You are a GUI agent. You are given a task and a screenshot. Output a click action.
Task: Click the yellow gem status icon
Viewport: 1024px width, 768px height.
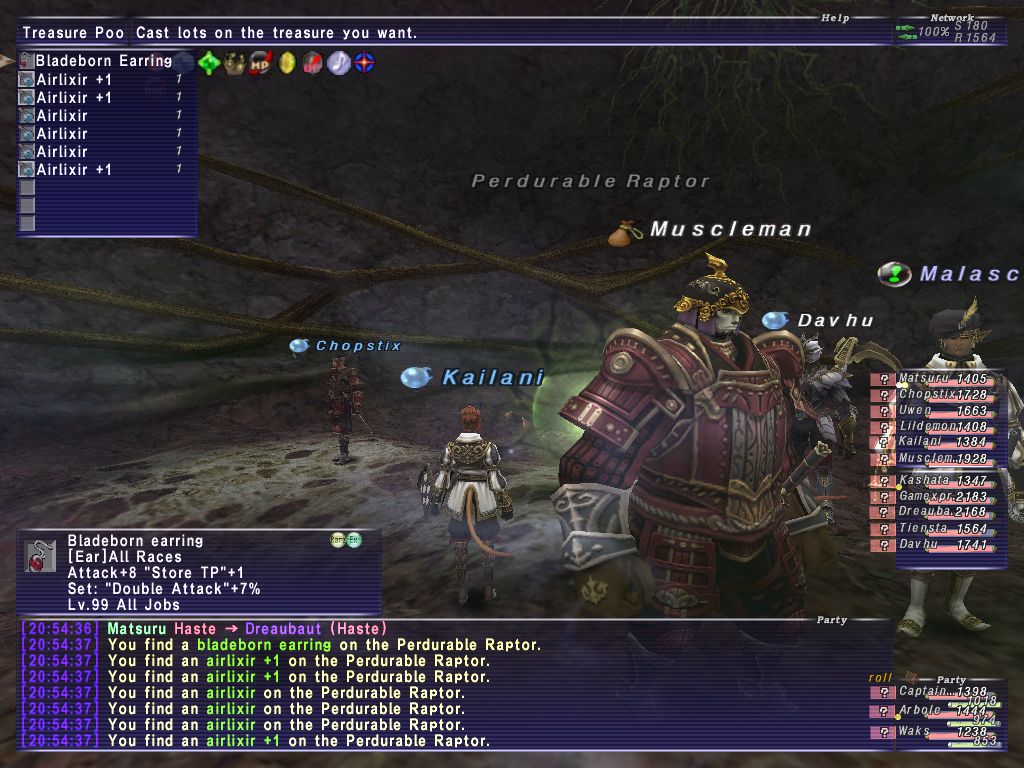[287, 63]
